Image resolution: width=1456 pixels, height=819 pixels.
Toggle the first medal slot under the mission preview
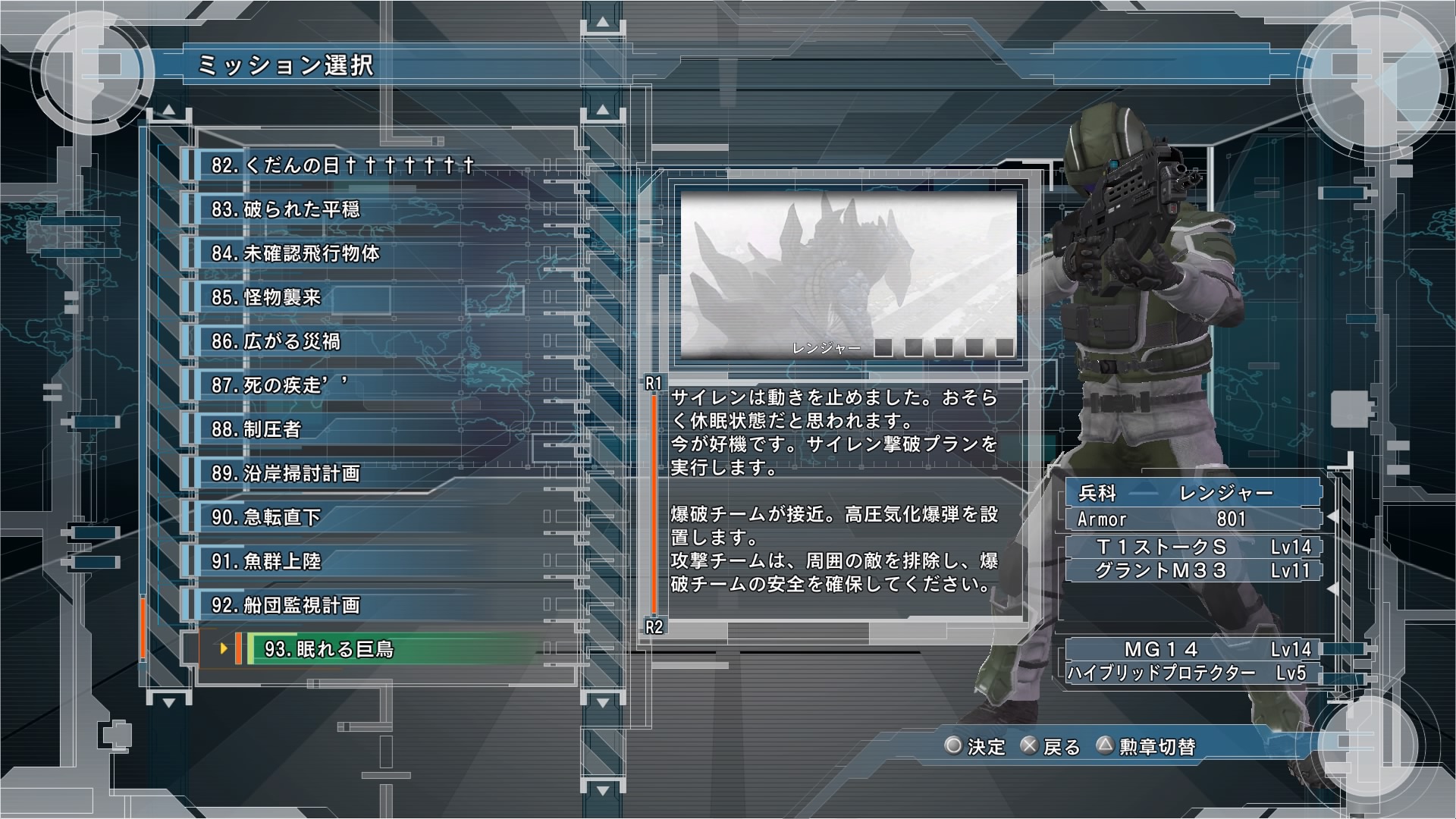point(883,347)
